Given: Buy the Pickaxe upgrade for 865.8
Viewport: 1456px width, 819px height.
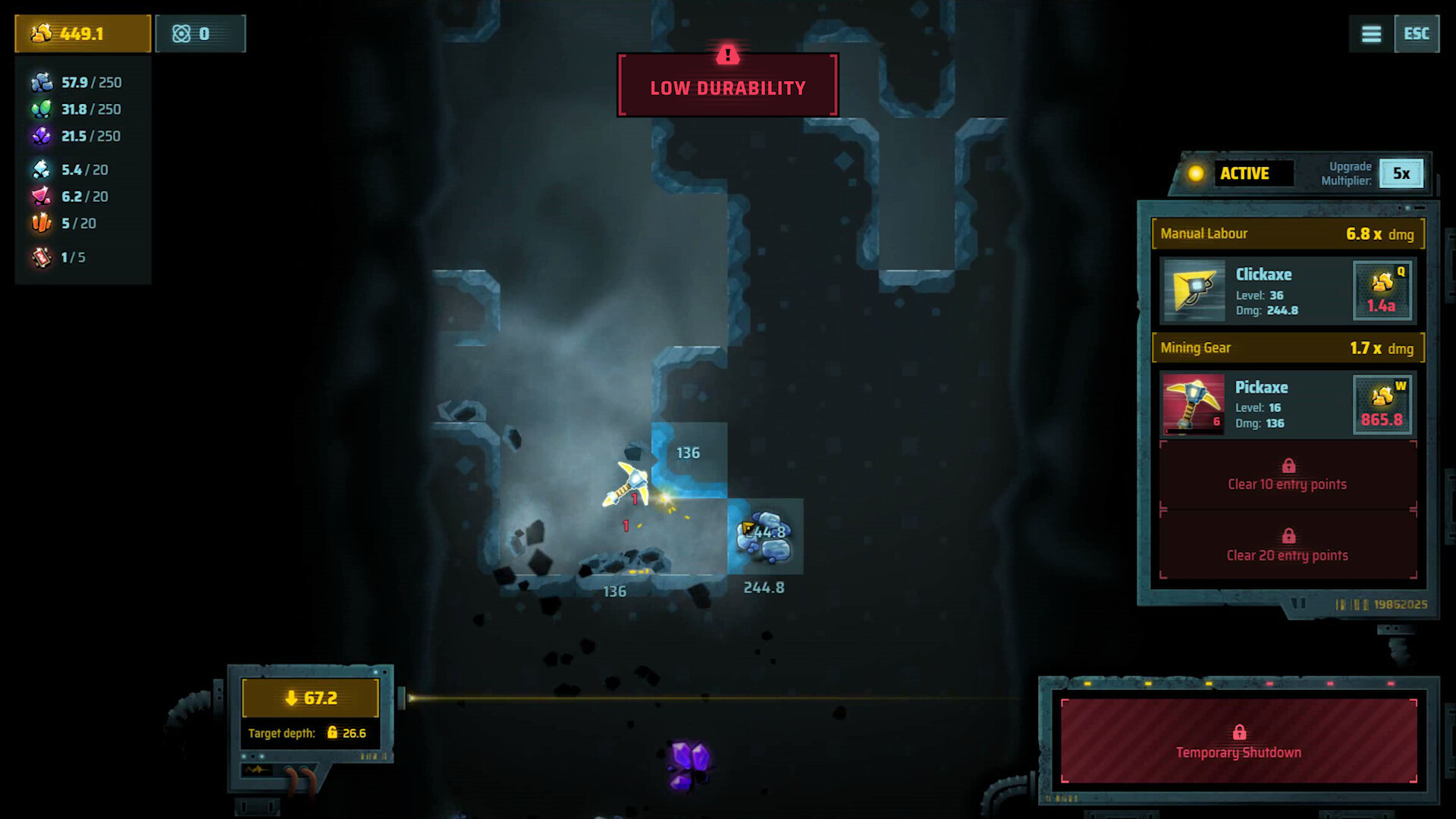Looking at the screenshot, I should coord(1382,403).
